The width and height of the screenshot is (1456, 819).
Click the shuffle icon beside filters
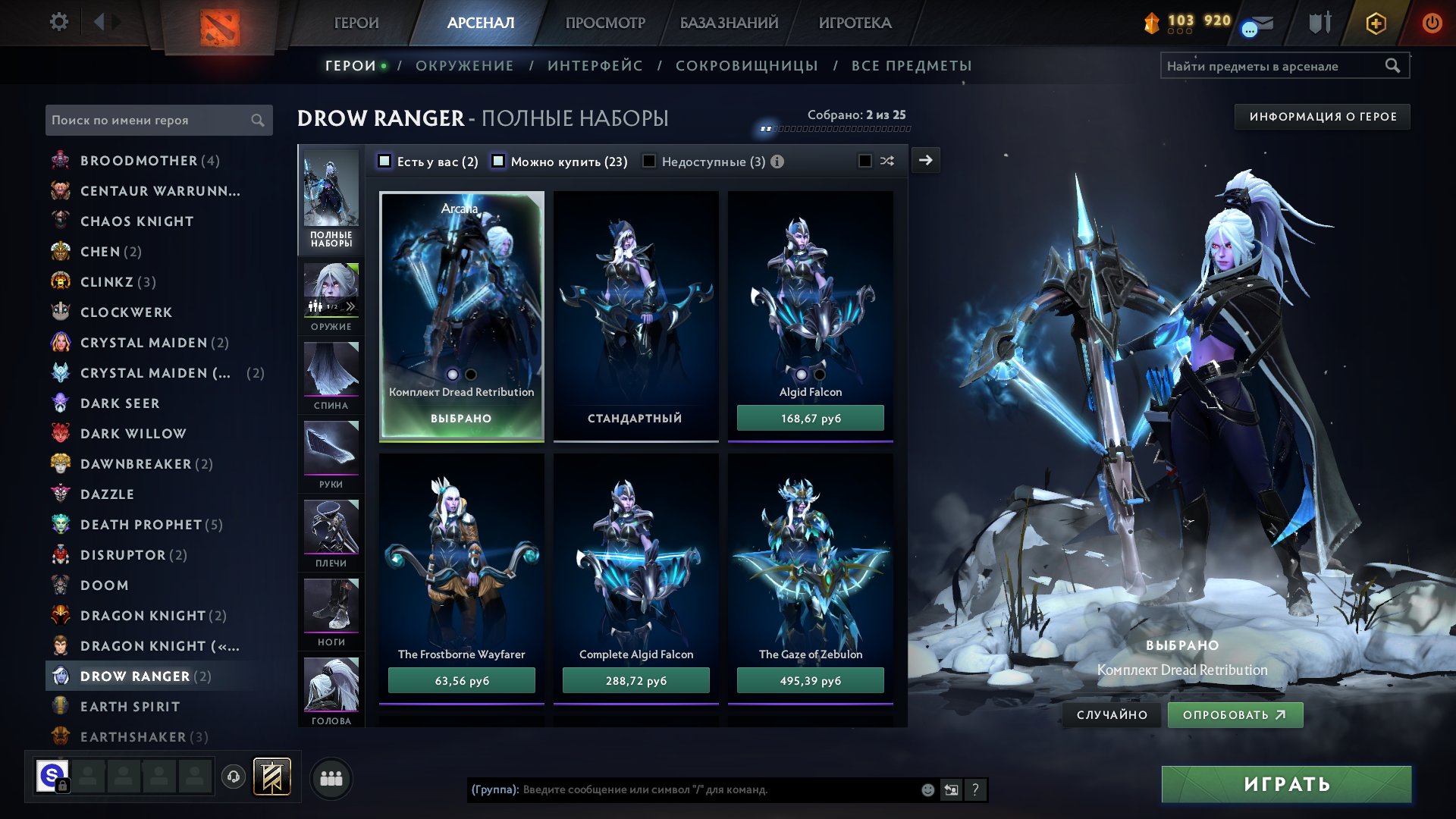pos(887,161)
